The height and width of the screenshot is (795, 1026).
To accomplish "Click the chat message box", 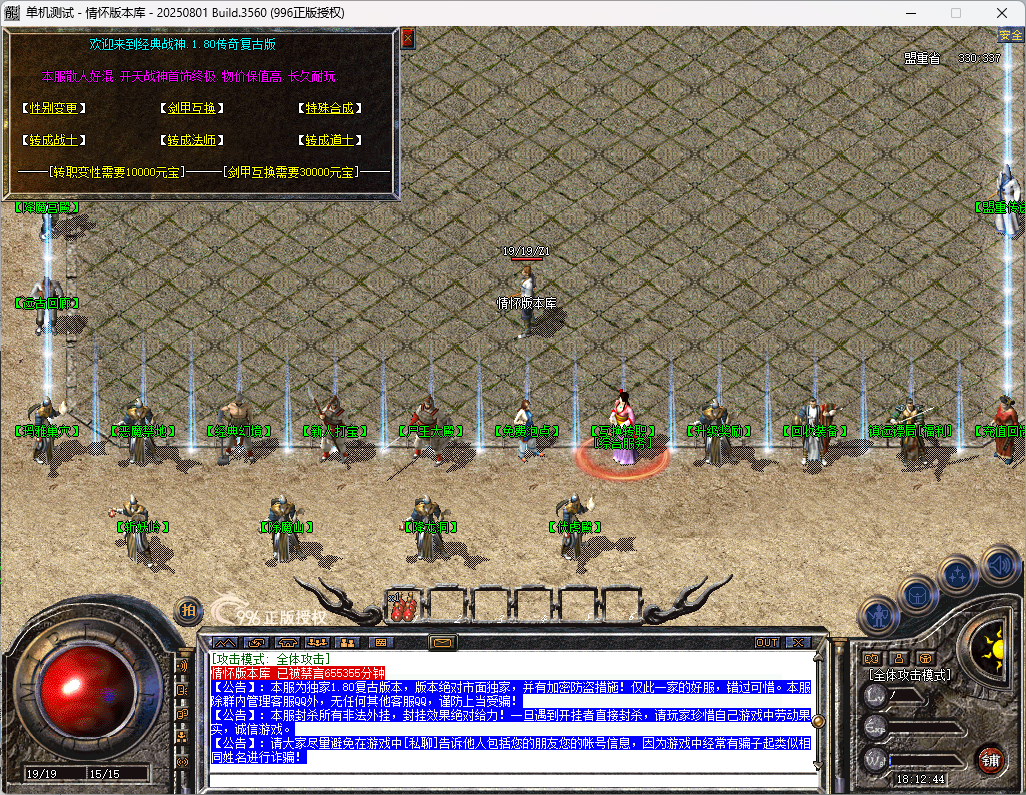I will point(510,710).
